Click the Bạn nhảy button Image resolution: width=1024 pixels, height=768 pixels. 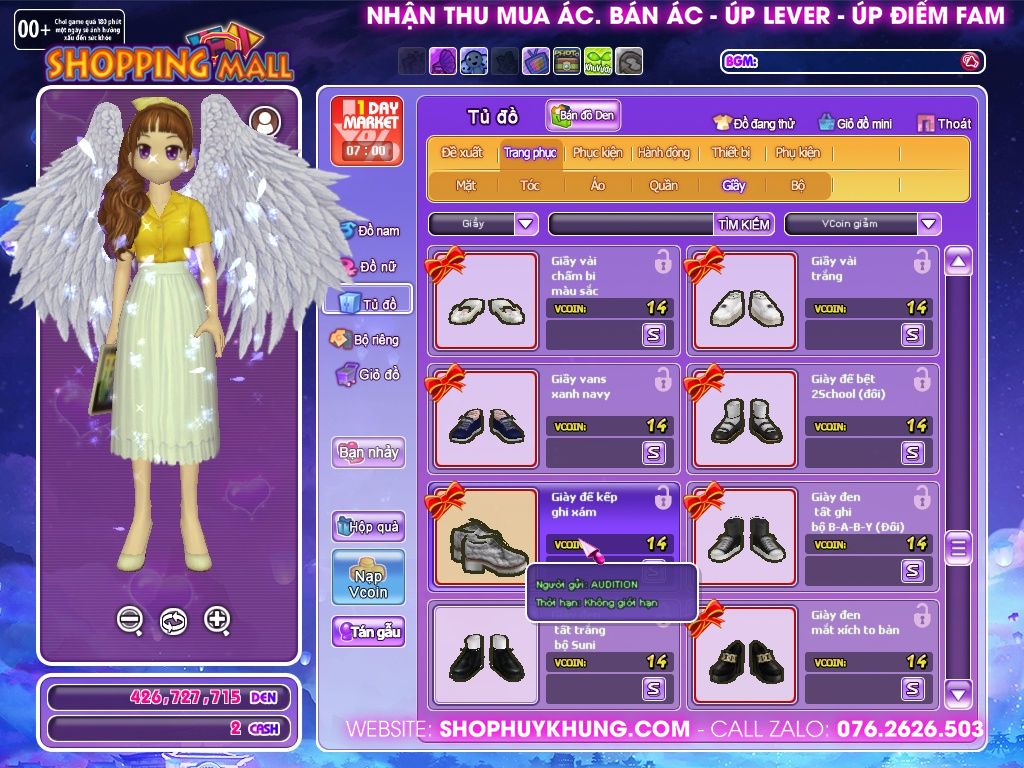[368, 452]
